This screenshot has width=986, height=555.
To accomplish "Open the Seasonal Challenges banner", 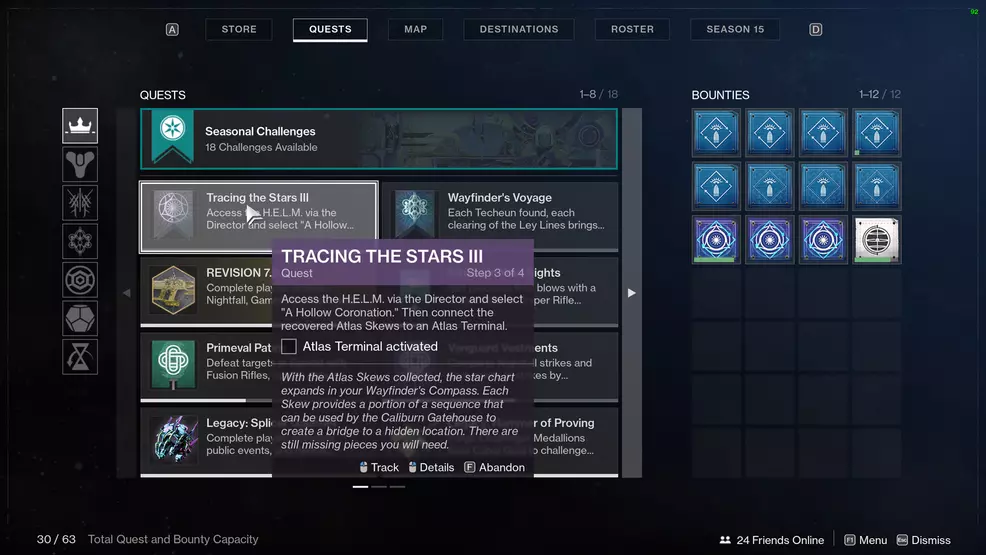I will pos(379,139).
